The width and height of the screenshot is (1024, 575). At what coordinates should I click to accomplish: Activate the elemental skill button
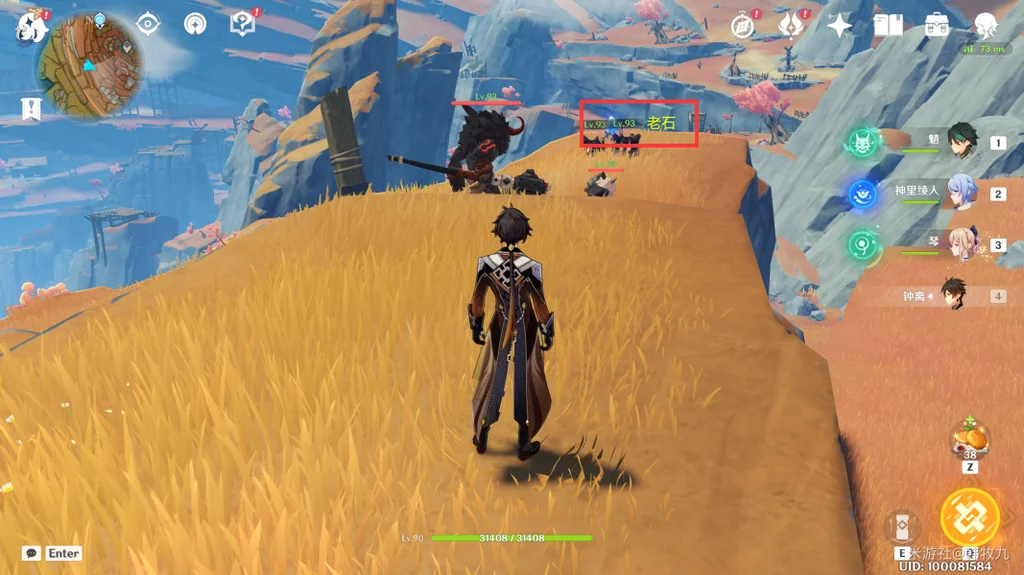coord(901,526)
